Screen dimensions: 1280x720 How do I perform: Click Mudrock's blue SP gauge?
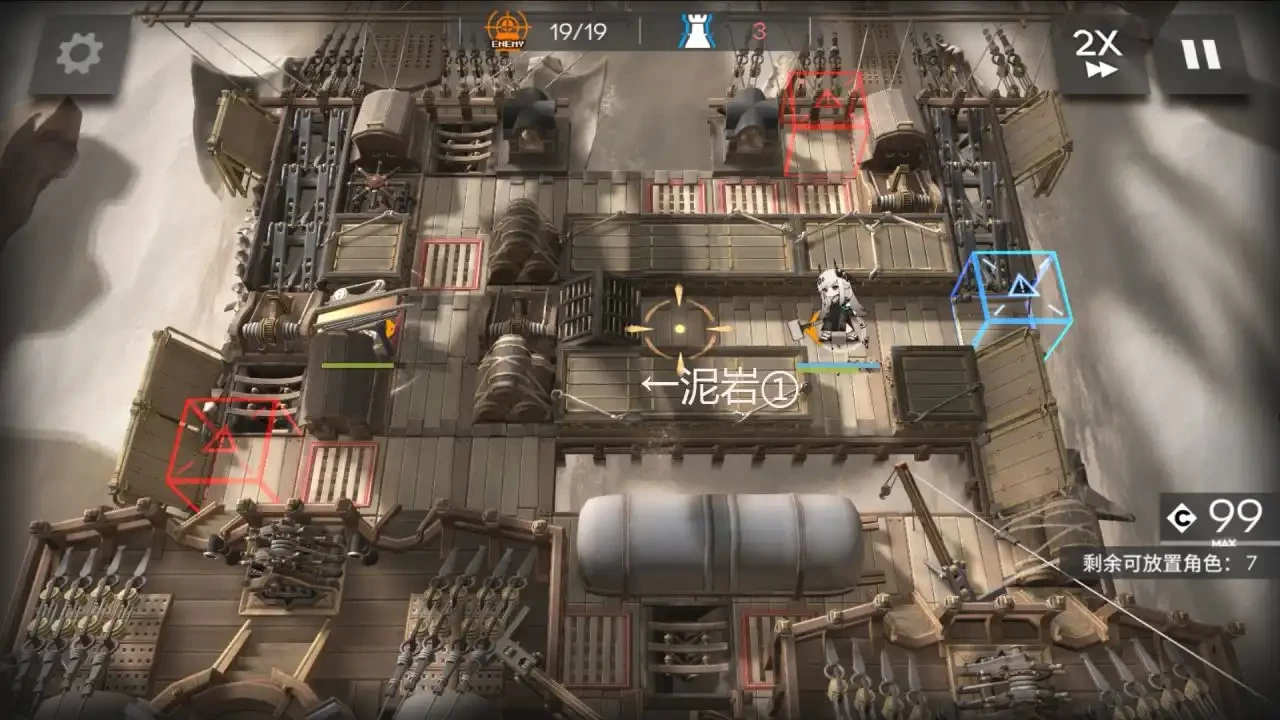point(838,364)
